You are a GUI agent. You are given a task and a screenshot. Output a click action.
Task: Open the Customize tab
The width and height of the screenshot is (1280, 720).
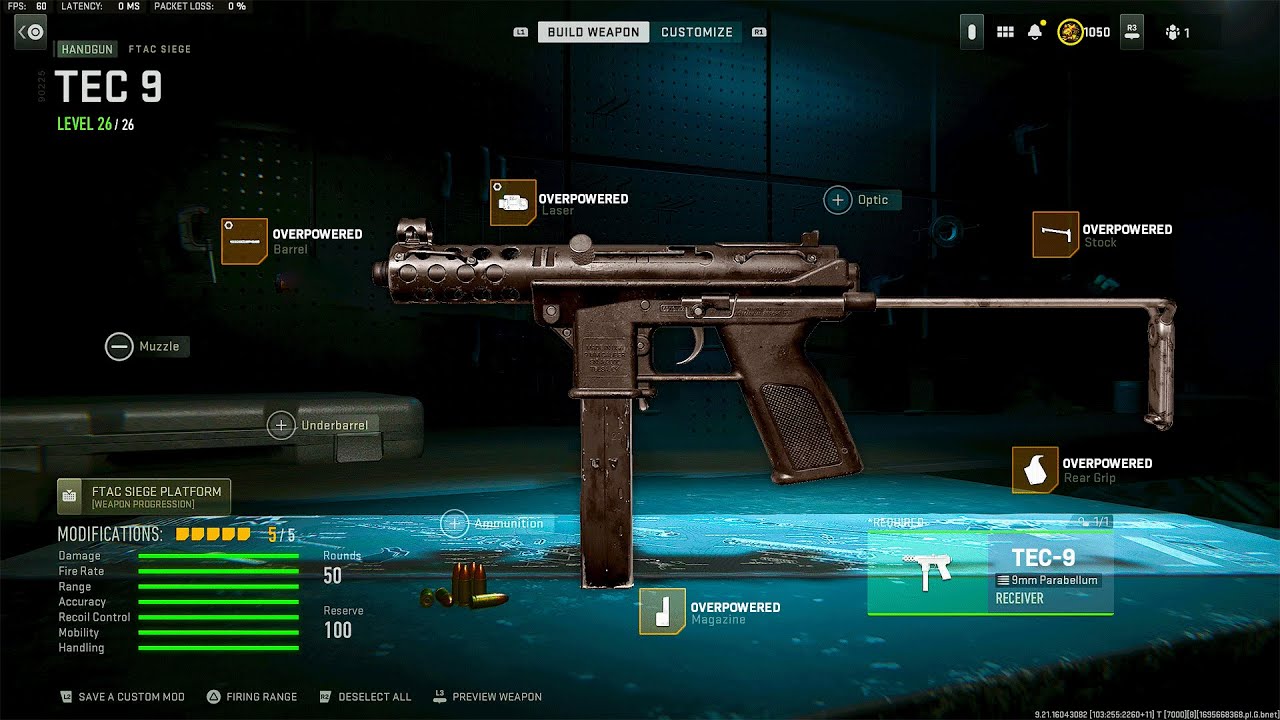point(697,32)
